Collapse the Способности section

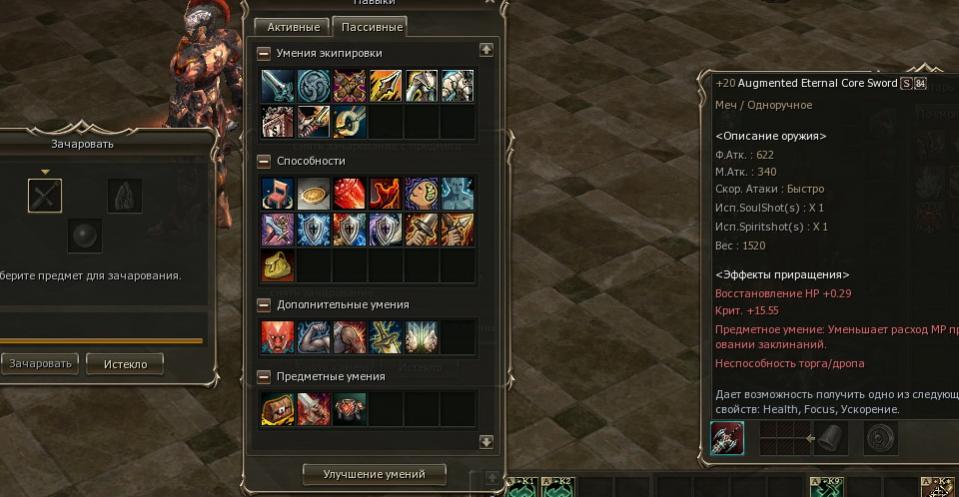coord(264,160)
